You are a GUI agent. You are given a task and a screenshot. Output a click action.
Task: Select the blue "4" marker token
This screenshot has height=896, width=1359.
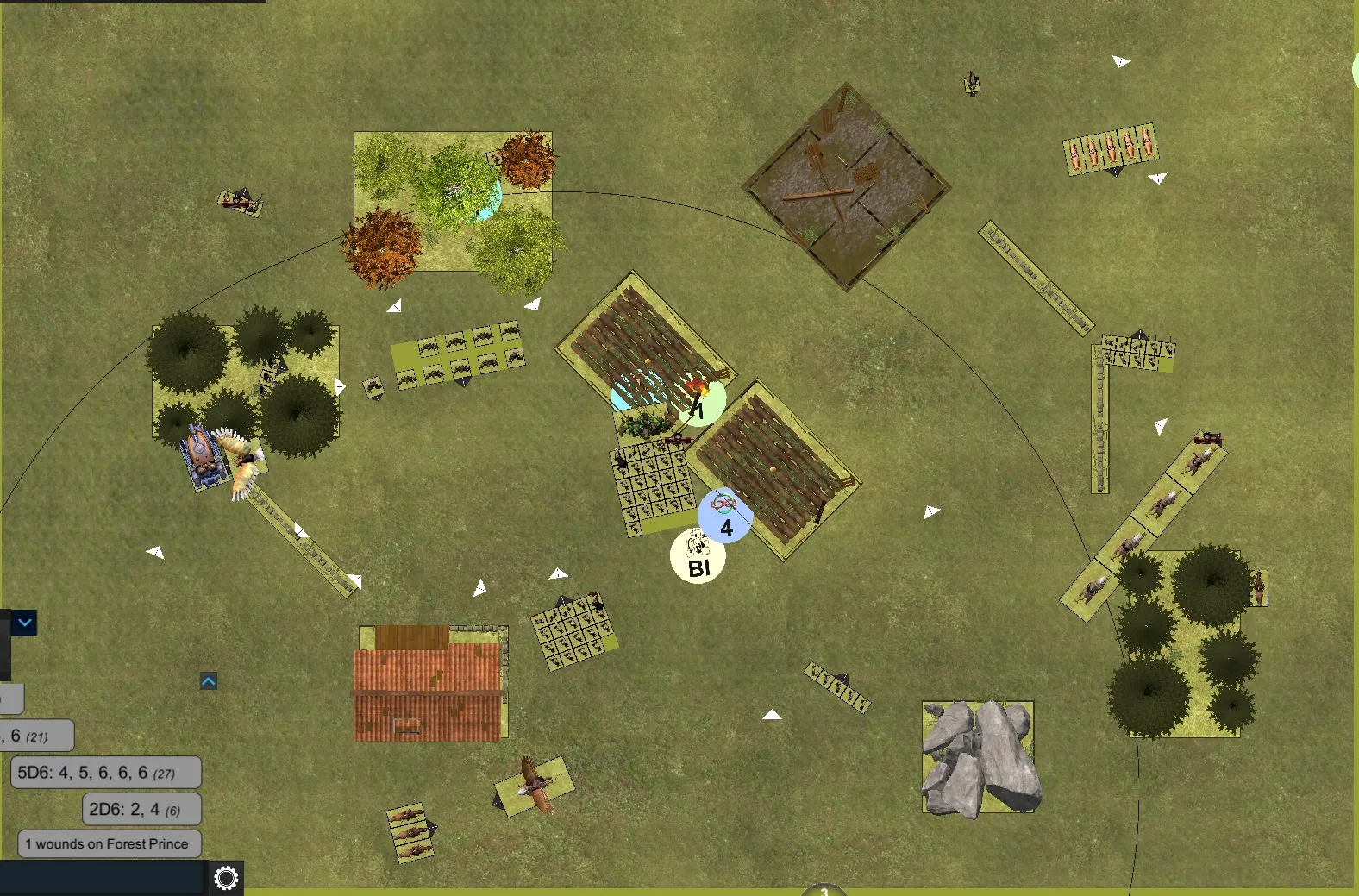[725, 517]
